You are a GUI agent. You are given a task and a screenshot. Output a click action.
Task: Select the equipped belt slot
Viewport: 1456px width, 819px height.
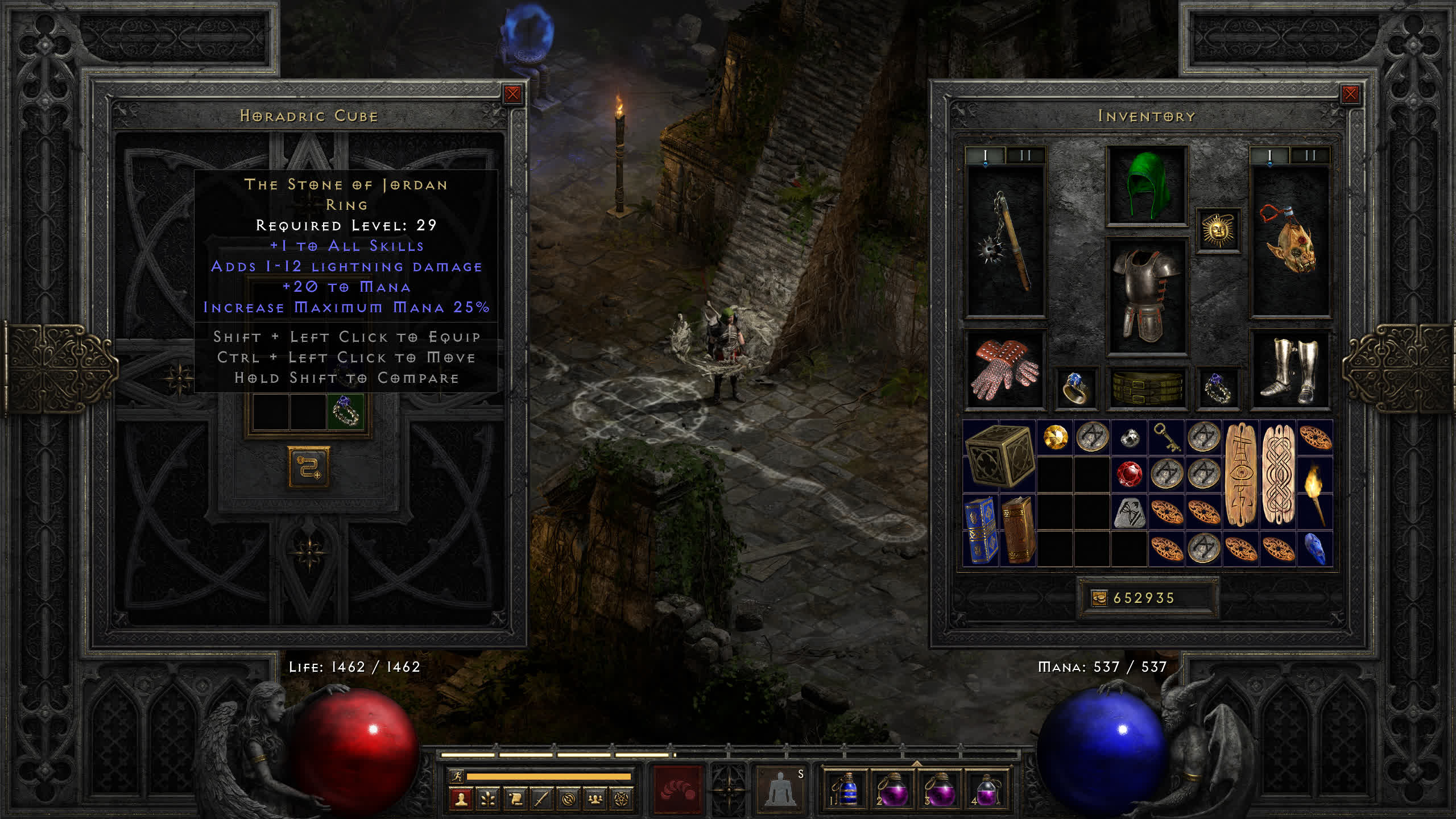pyautogui.click(x=1147, y=388)
